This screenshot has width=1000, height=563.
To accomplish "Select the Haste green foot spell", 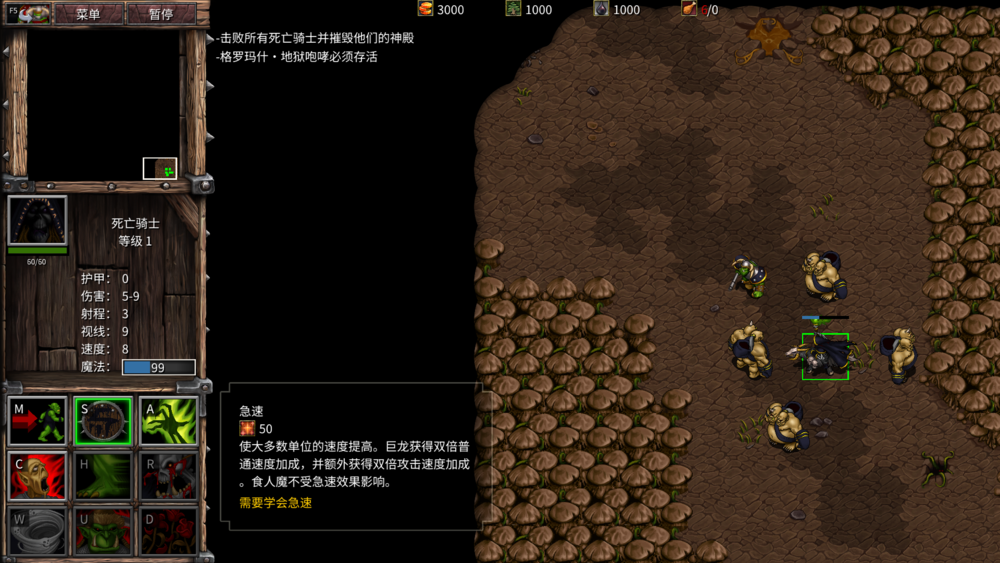I will click(103, 476).
